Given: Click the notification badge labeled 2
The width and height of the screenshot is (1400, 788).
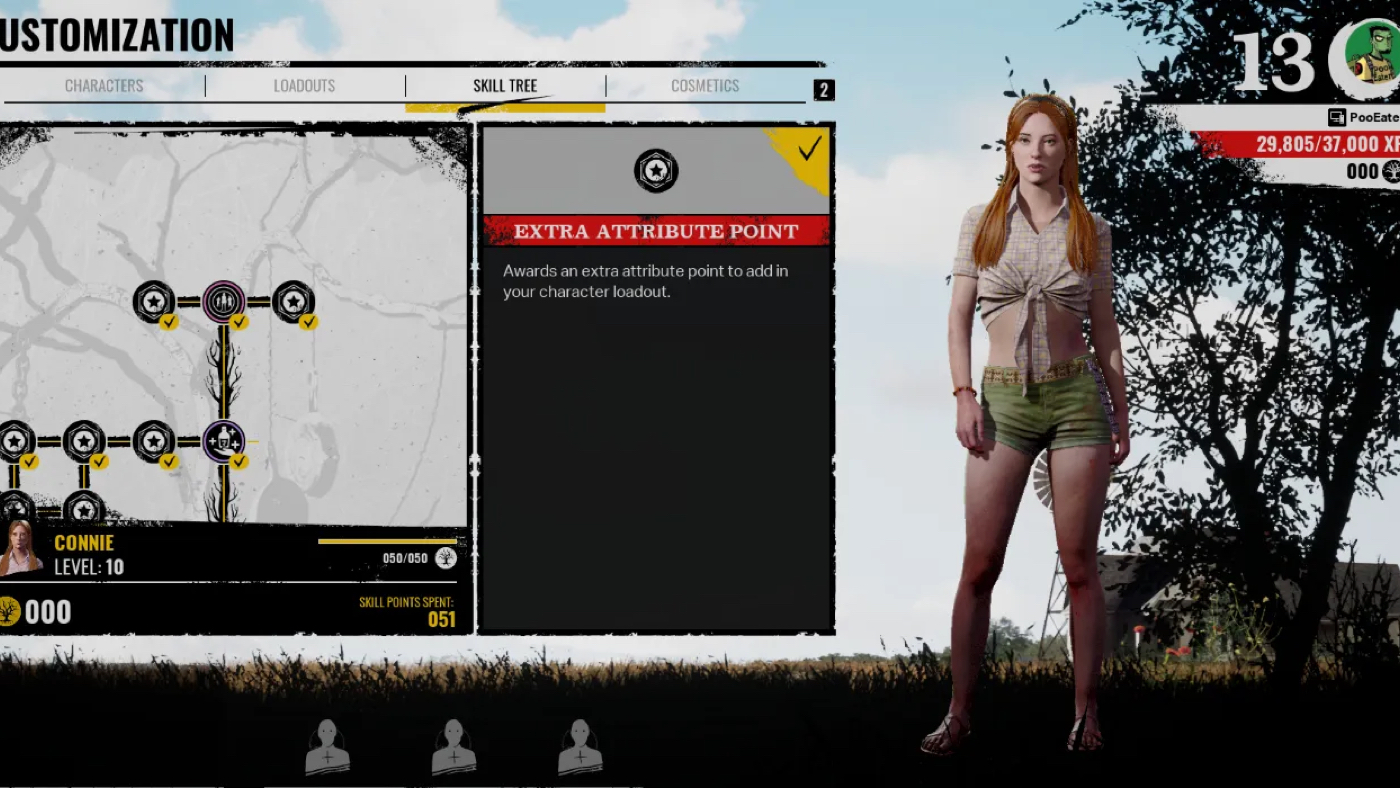Looking at the screenshot, I should coord(824,90).
